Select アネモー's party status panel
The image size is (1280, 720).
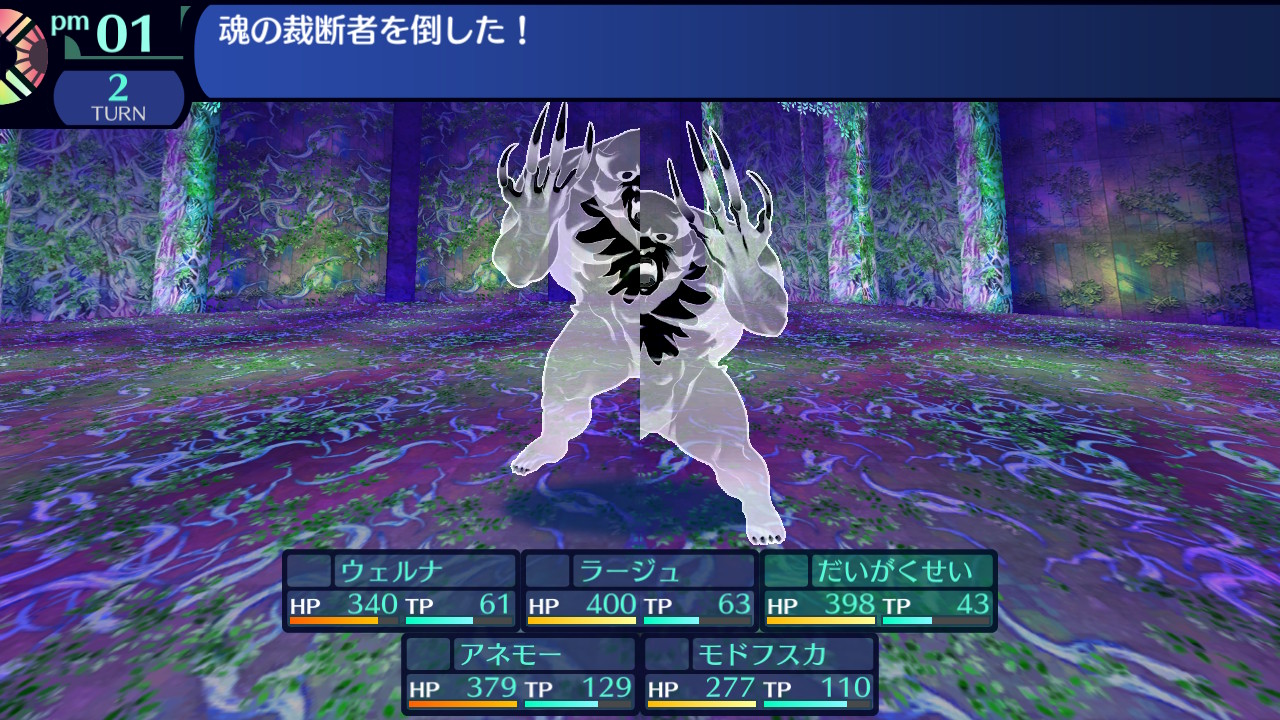point(520,674)
